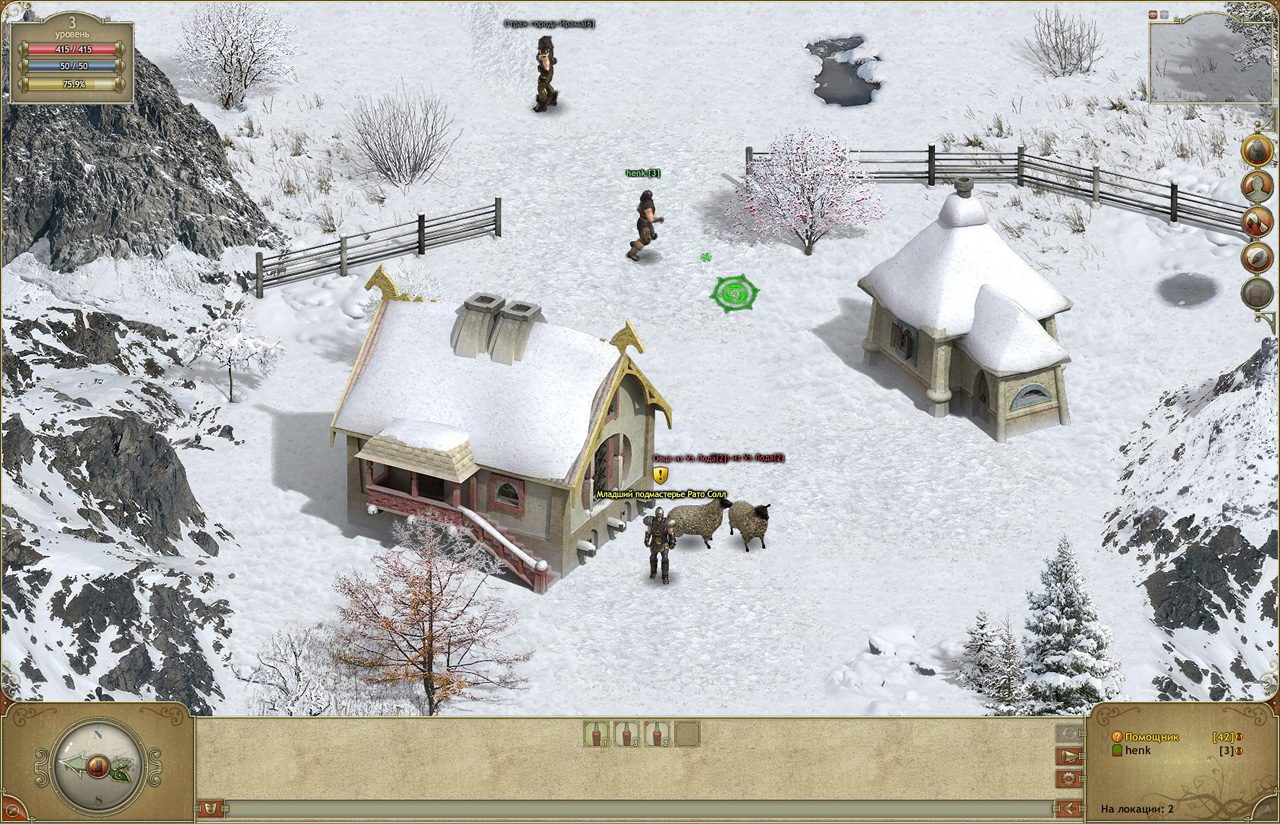Select Помощник in the player list
The width and height of the screenshot is (1280, 824).
(1151, 737)
